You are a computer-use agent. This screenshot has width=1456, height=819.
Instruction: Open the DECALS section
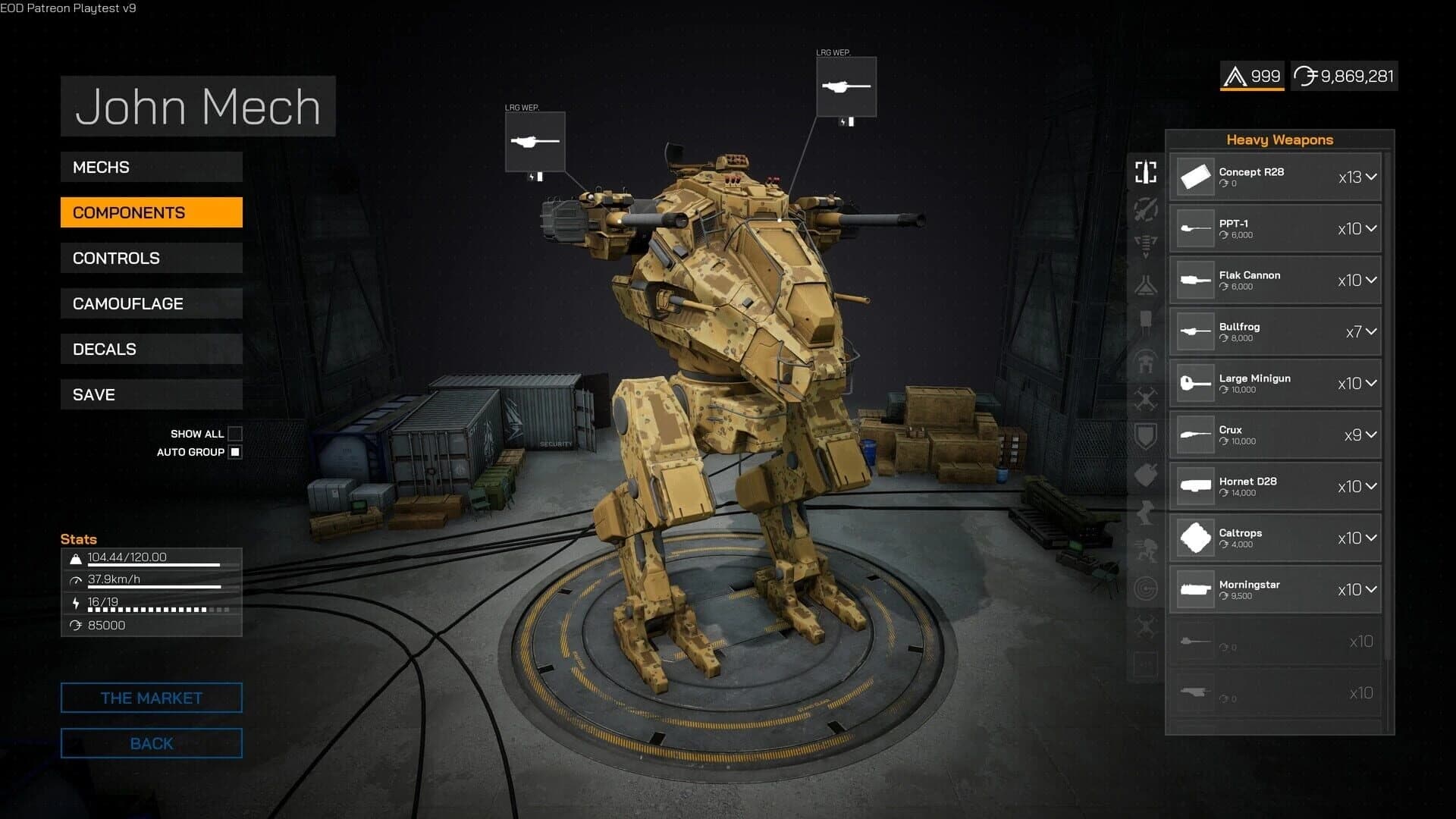(x=151, y=349)
